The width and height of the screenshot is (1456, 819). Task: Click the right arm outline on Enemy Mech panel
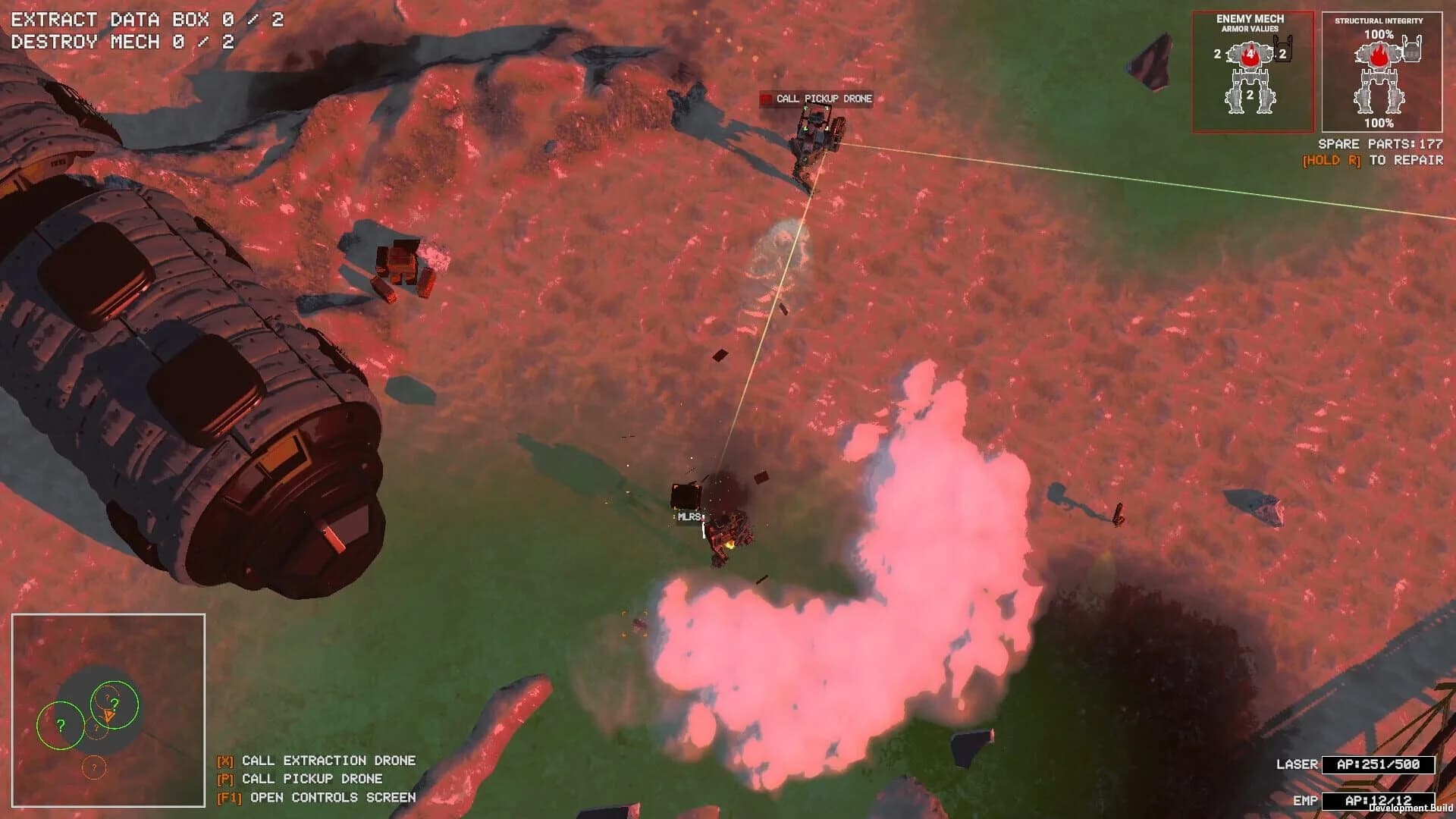(1282, 49)
